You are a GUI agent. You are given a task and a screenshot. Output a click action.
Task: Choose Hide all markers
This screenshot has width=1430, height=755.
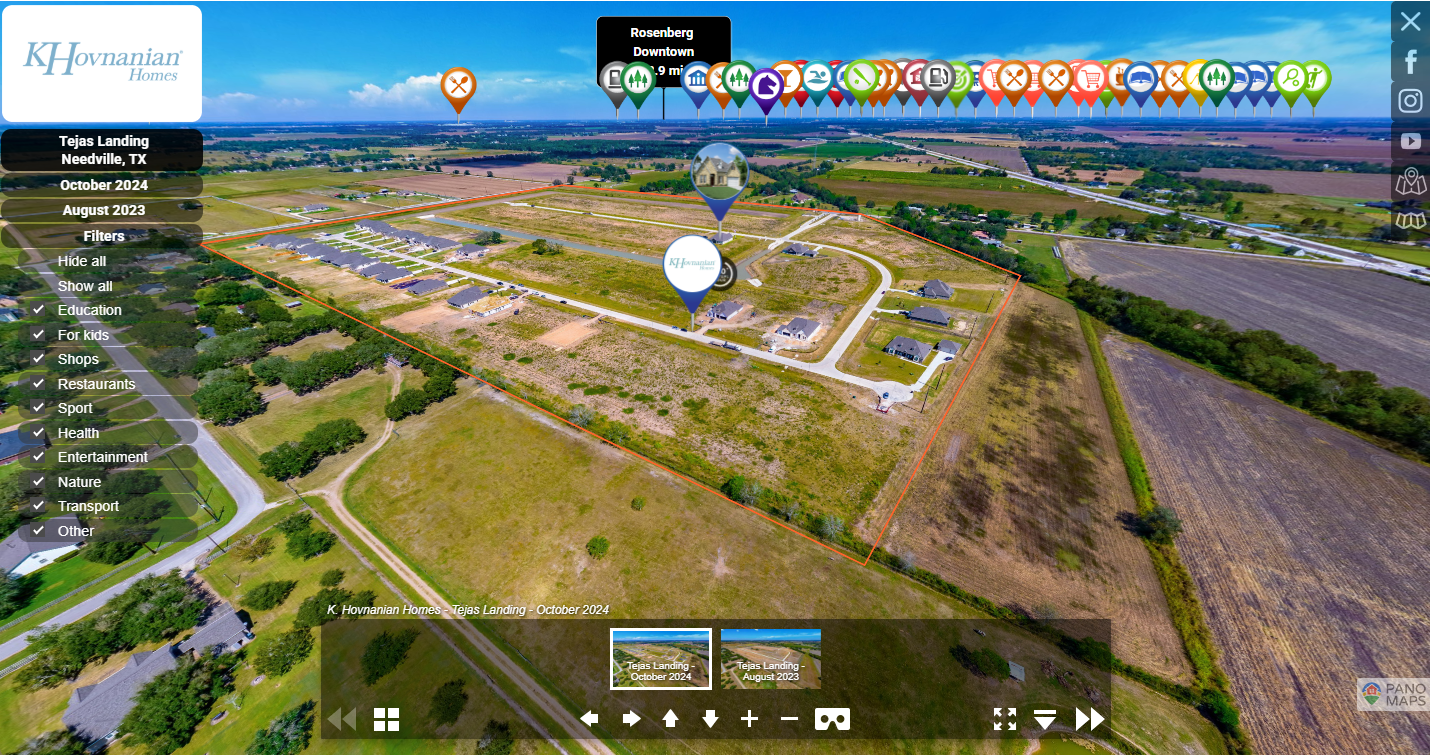(82, 261)
